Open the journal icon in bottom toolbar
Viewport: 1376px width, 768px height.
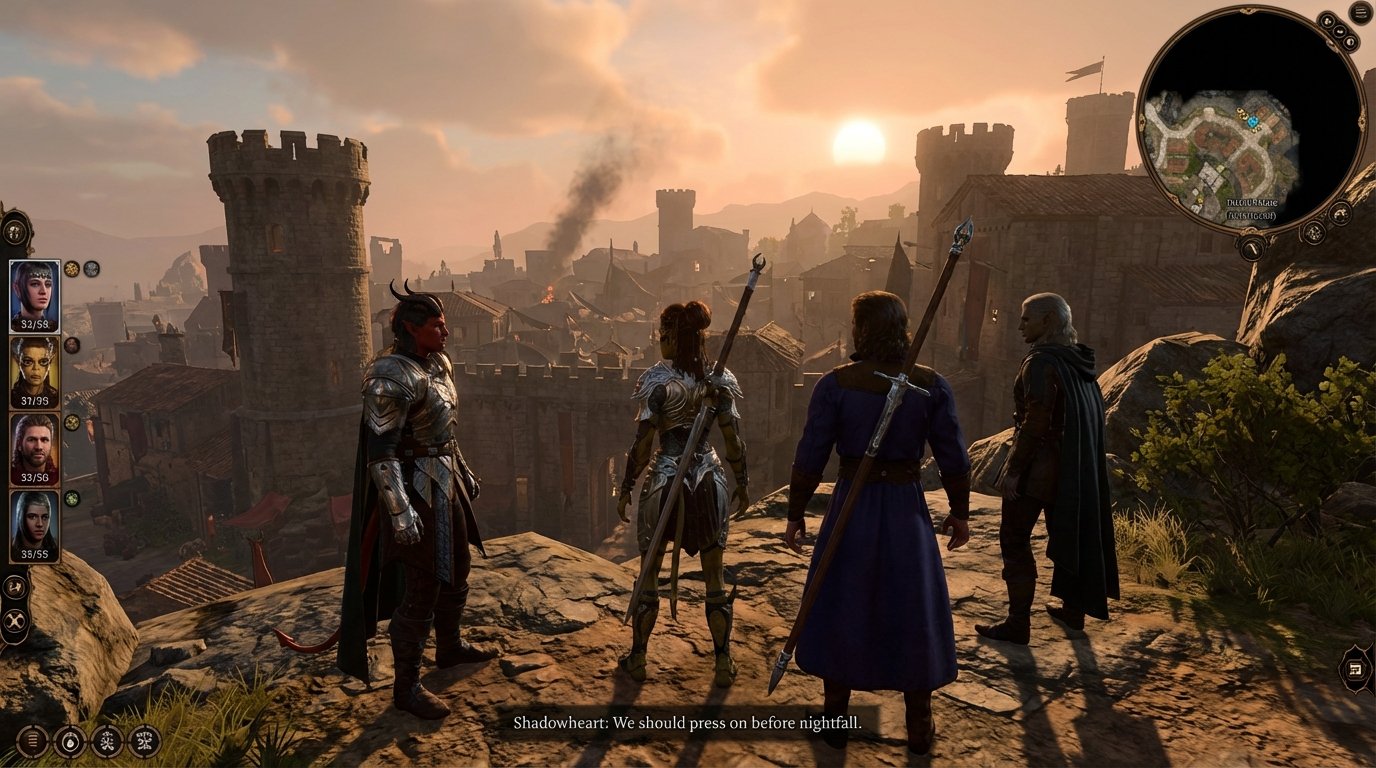pos(32,738)
